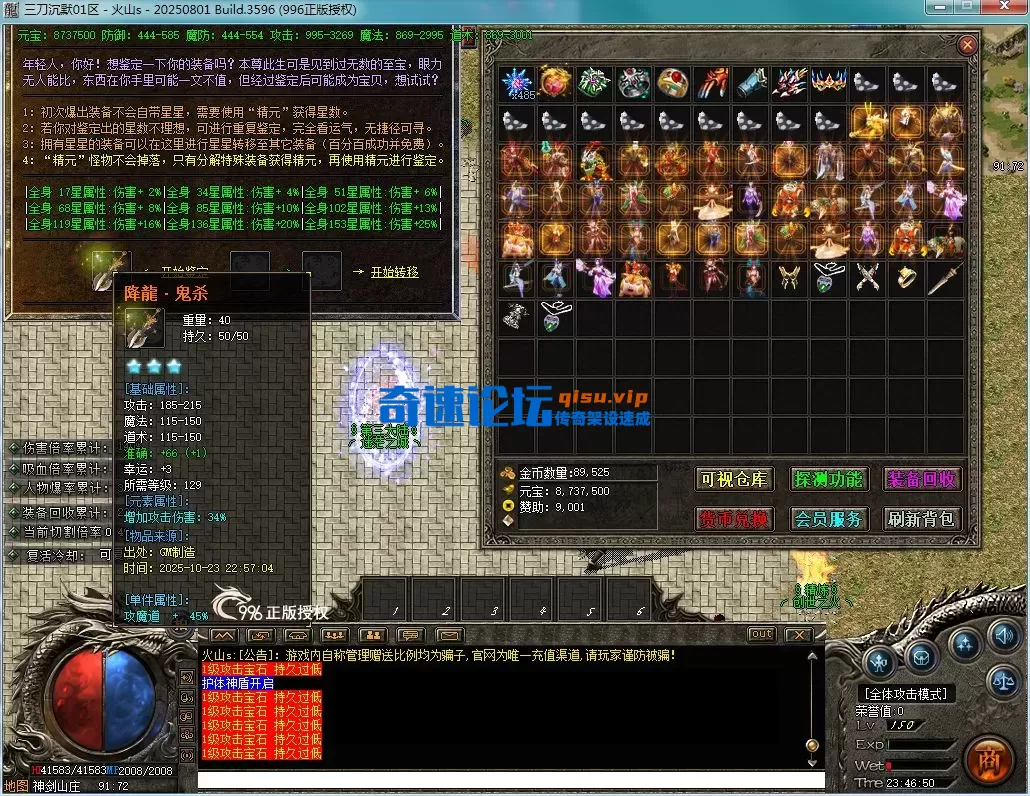Screen dimensions: 1030x796
Task: Click the 探测功能 detection button
Action: (828, 479)
